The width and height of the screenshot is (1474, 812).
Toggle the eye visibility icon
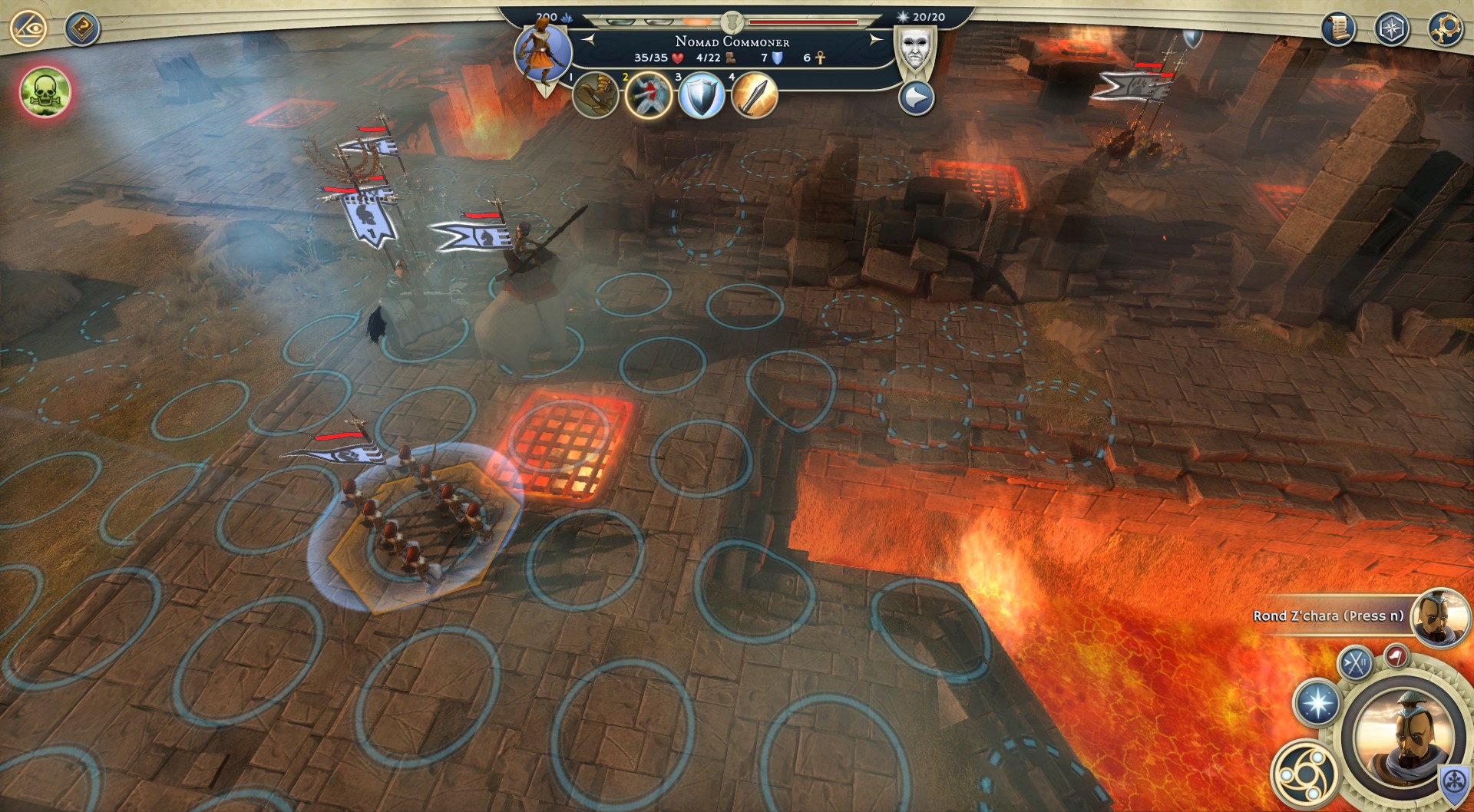point(28,28)
